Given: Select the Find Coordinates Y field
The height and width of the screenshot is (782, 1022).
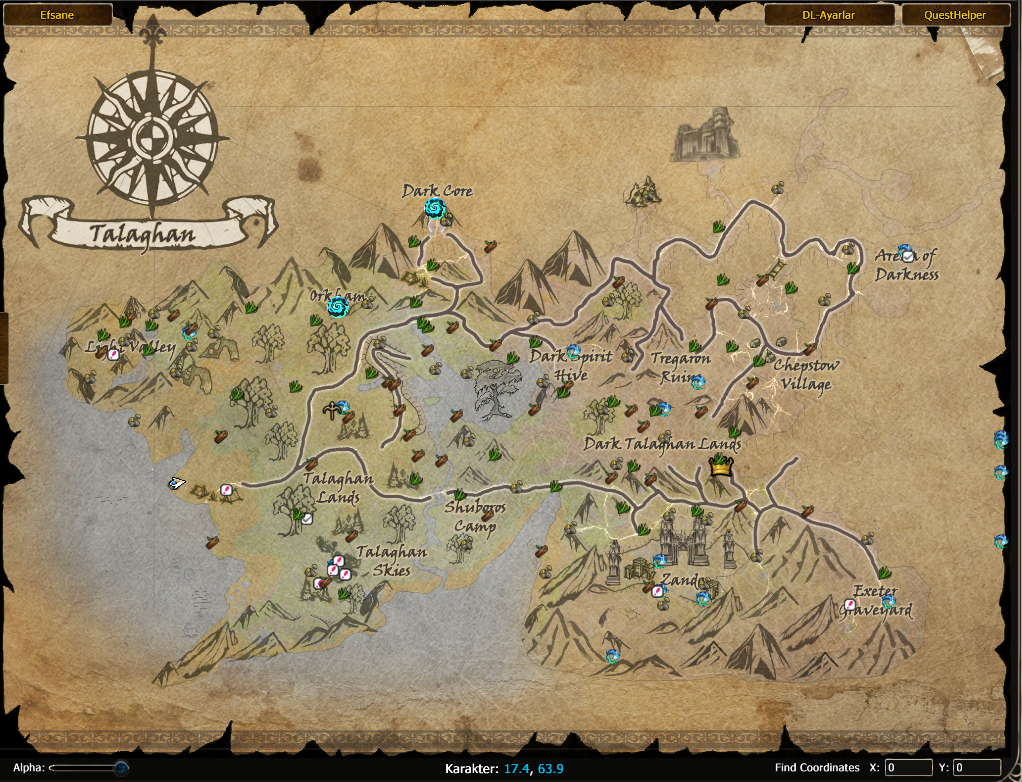Looking at the screenshot, I should (976, 768).
